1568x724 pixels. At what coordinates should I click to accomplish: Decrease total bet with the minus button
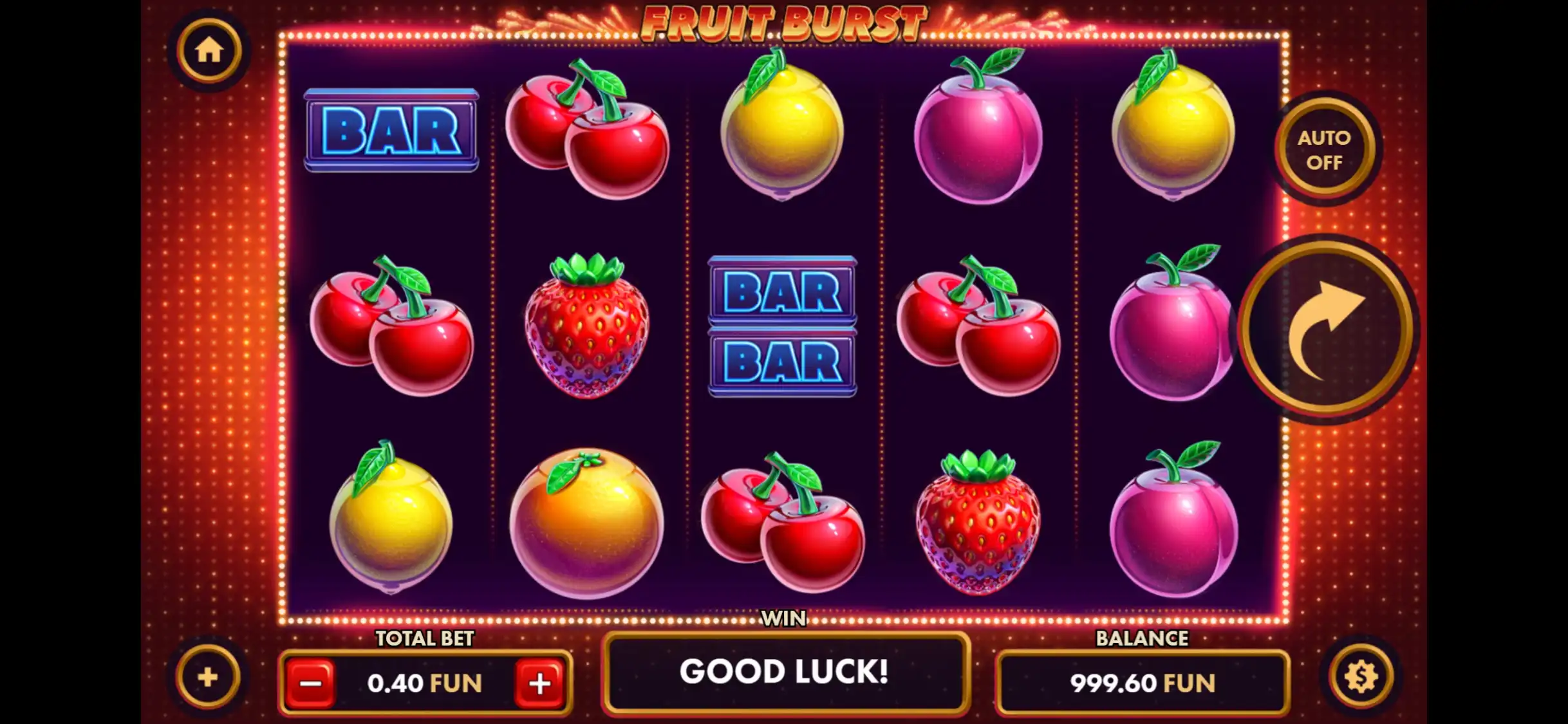pyautogui.click(x=310, y=683)
